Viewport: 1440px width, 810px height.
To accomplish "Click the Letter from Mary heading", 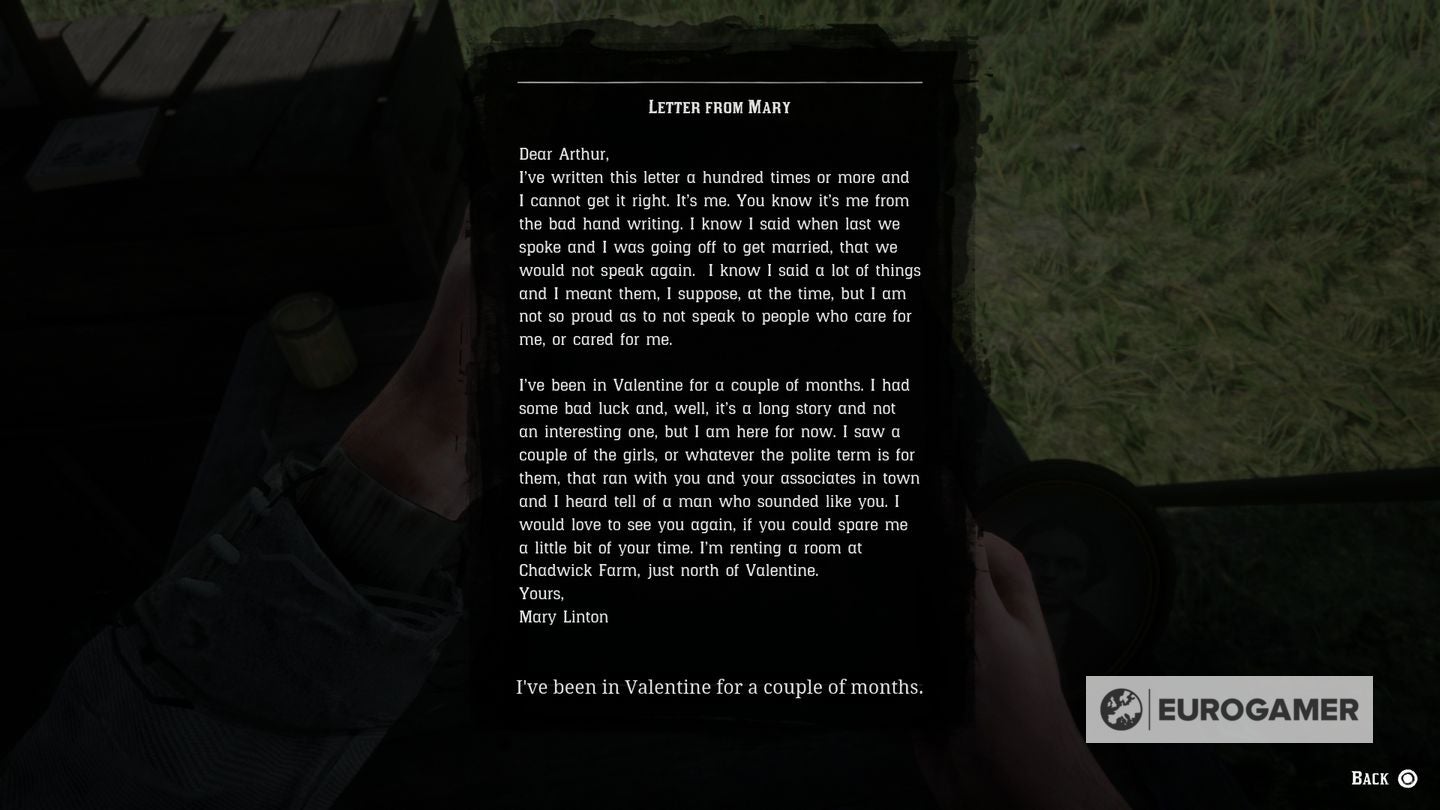I will [x=718, y=107].
